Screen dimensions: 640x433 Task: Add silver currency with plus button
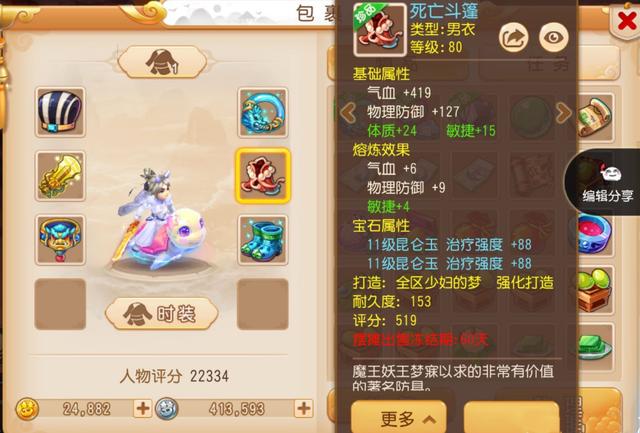[x=303, y=408]
